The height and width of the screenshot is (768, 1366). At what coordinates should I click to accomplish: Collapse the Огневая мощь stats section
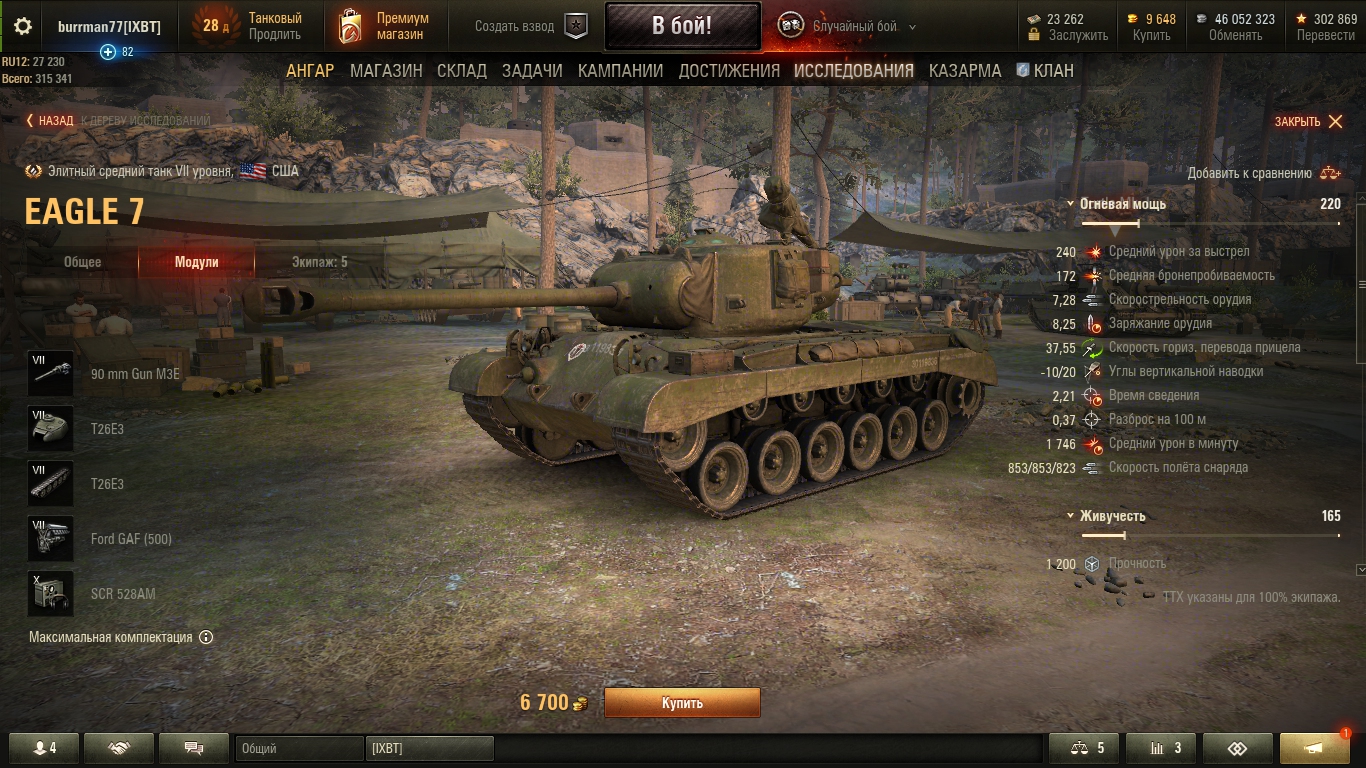point(1071,204)
